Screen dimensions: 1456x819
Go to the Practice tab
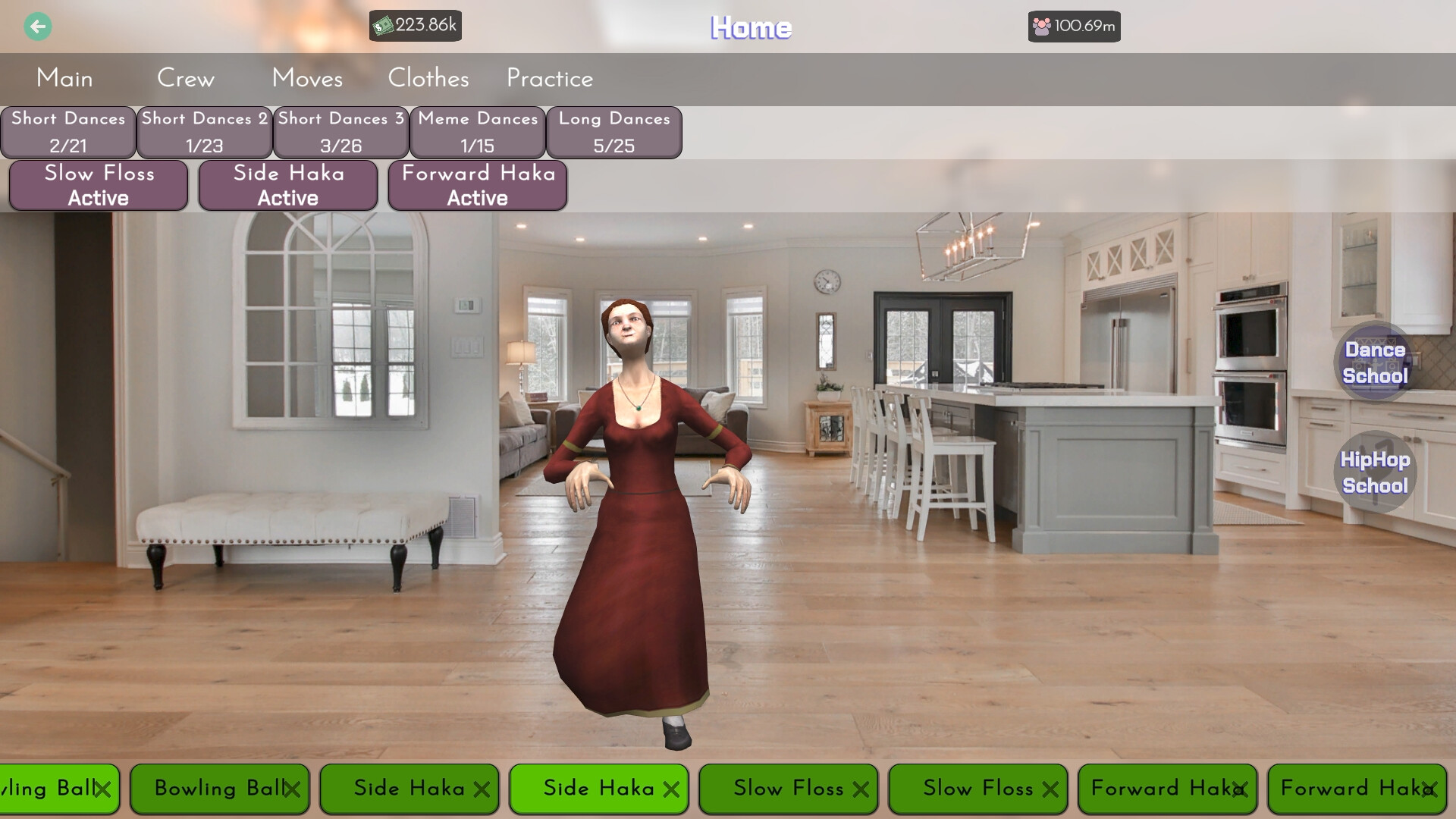(549, 78)
